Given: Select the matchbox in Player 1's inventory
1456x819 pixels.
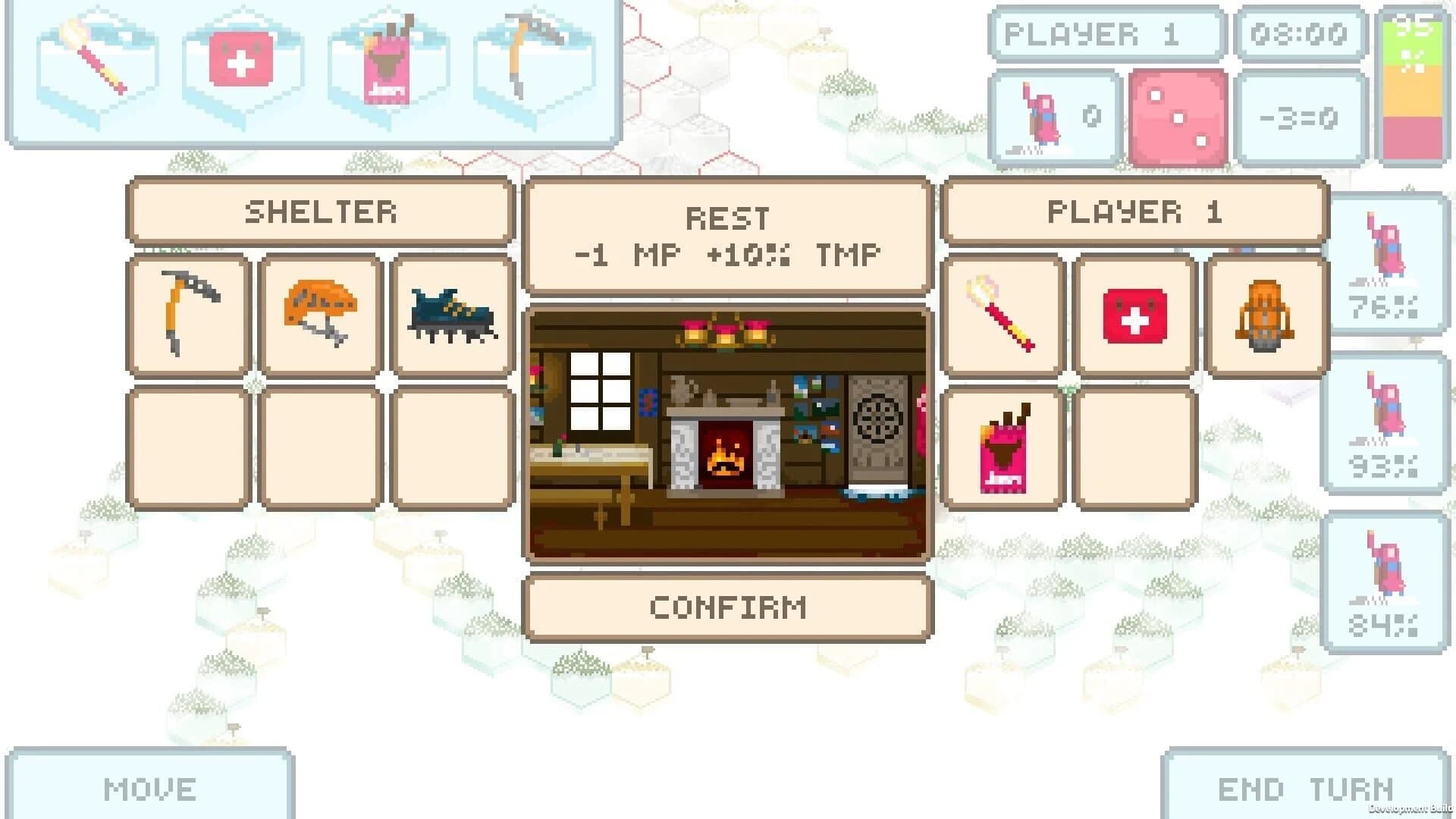Looking at the screenshot, I should pos(1003,446).
